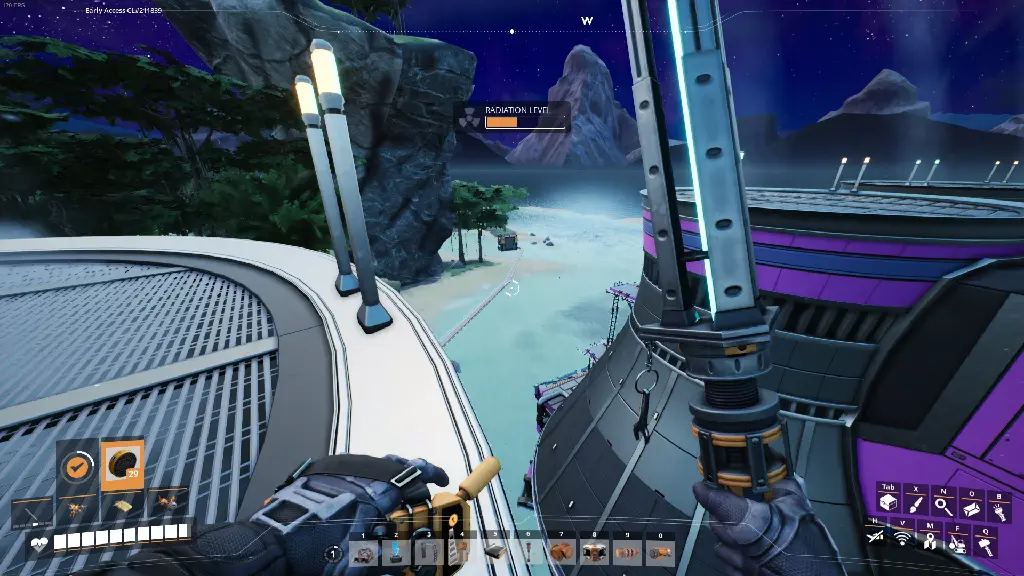The width and height of the screenshot is (1024, 576).
Task: Choose hotbar slot 5 dark block item
Action: click(495, 552)
